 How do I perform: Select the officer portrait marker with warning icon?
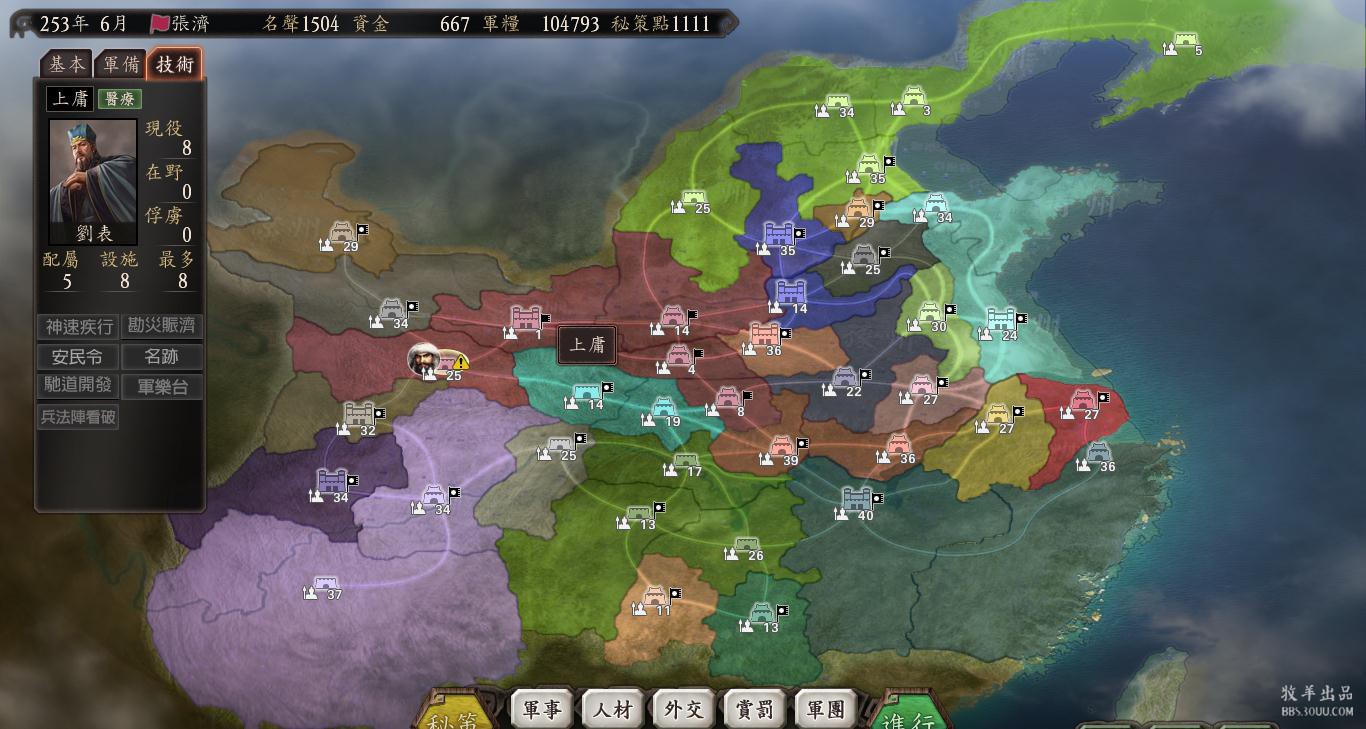pyautogui.click(x=424, y=359)
